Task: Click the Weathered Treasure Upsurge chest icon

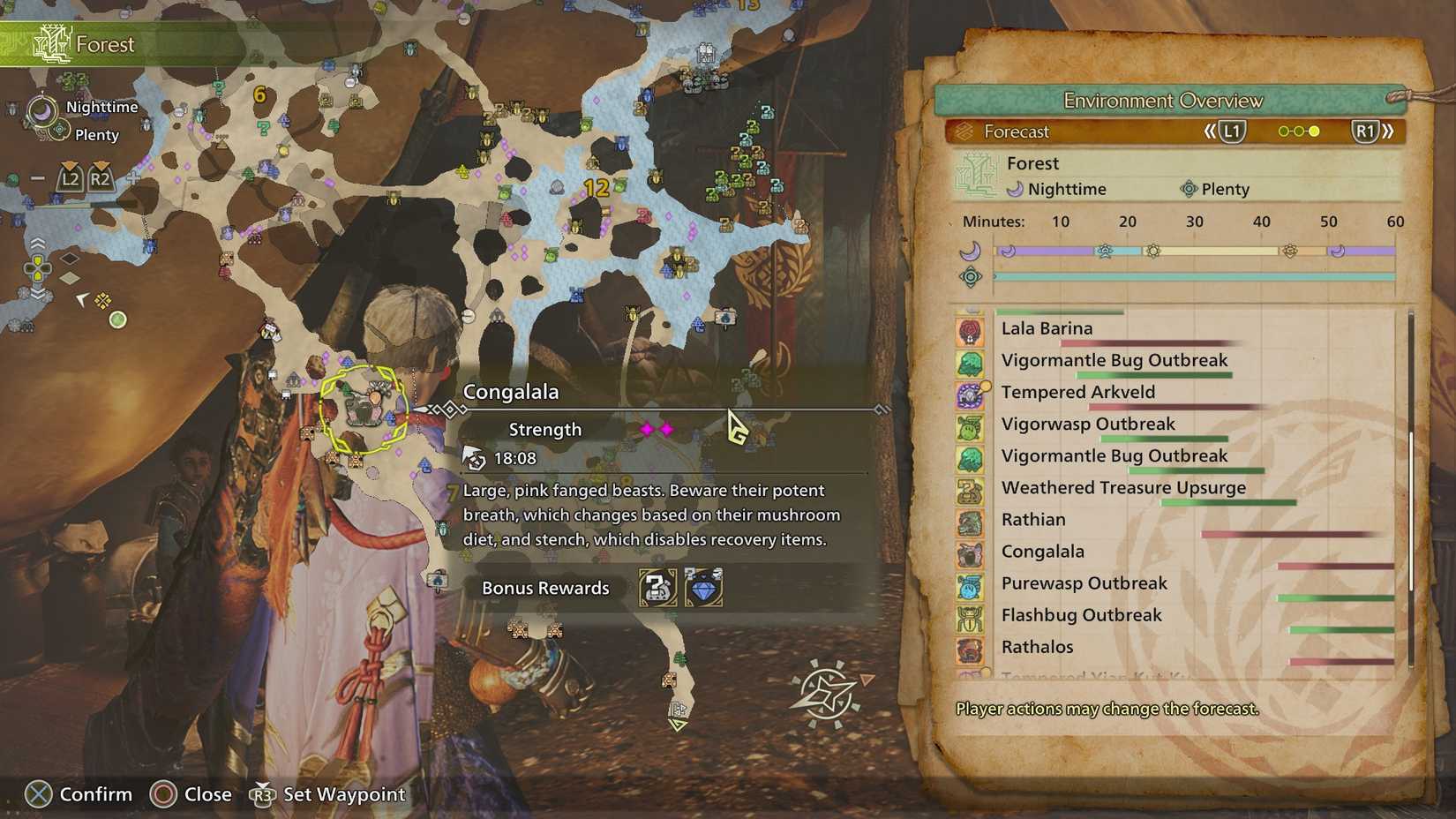Action: (x=971, y=492)
